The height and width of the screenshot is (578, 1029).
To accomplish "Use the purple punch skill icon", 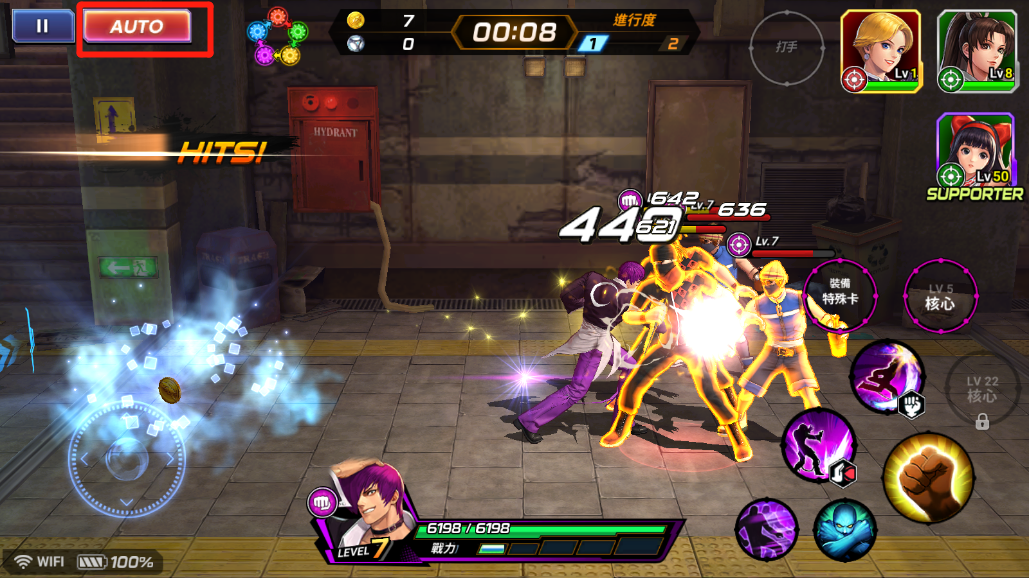I will coord(818,443).
